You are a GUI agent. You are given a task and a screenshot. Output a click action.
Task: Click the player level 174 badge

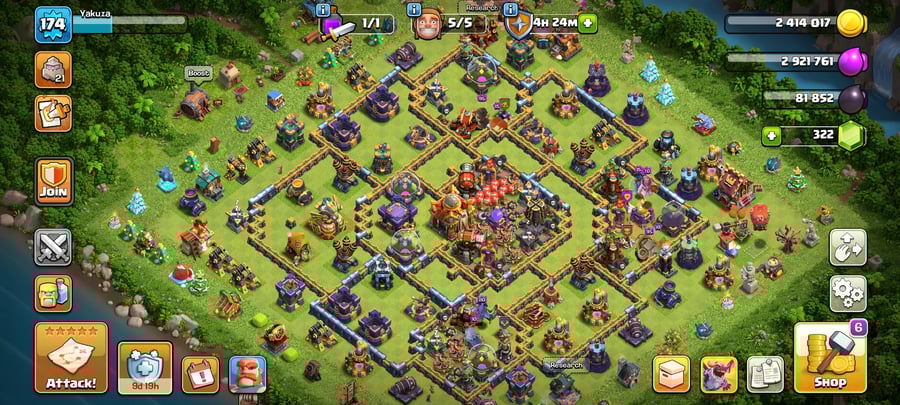pyautogui.click(x=53, y=25)
